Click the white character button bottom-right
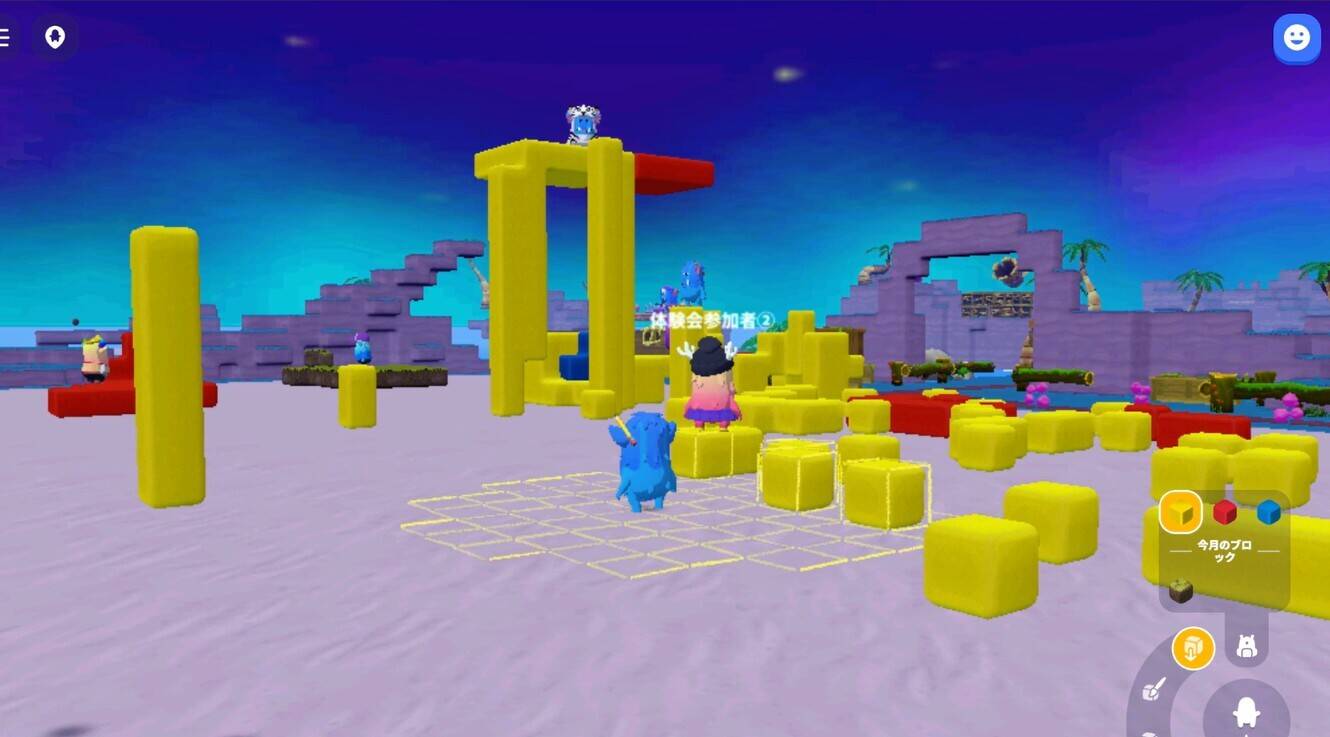This screenshot has height=737, width=1330. pyautogui.click(x=1245, y=712)
